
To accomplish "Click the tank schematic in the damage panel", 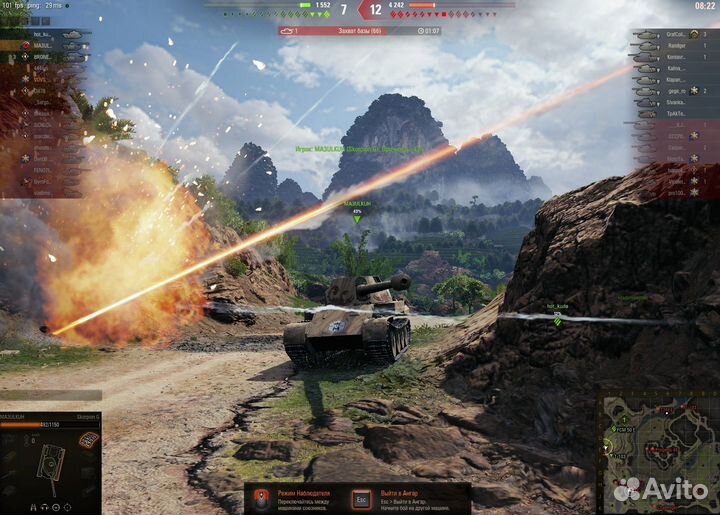I will (x=50, y=463).
